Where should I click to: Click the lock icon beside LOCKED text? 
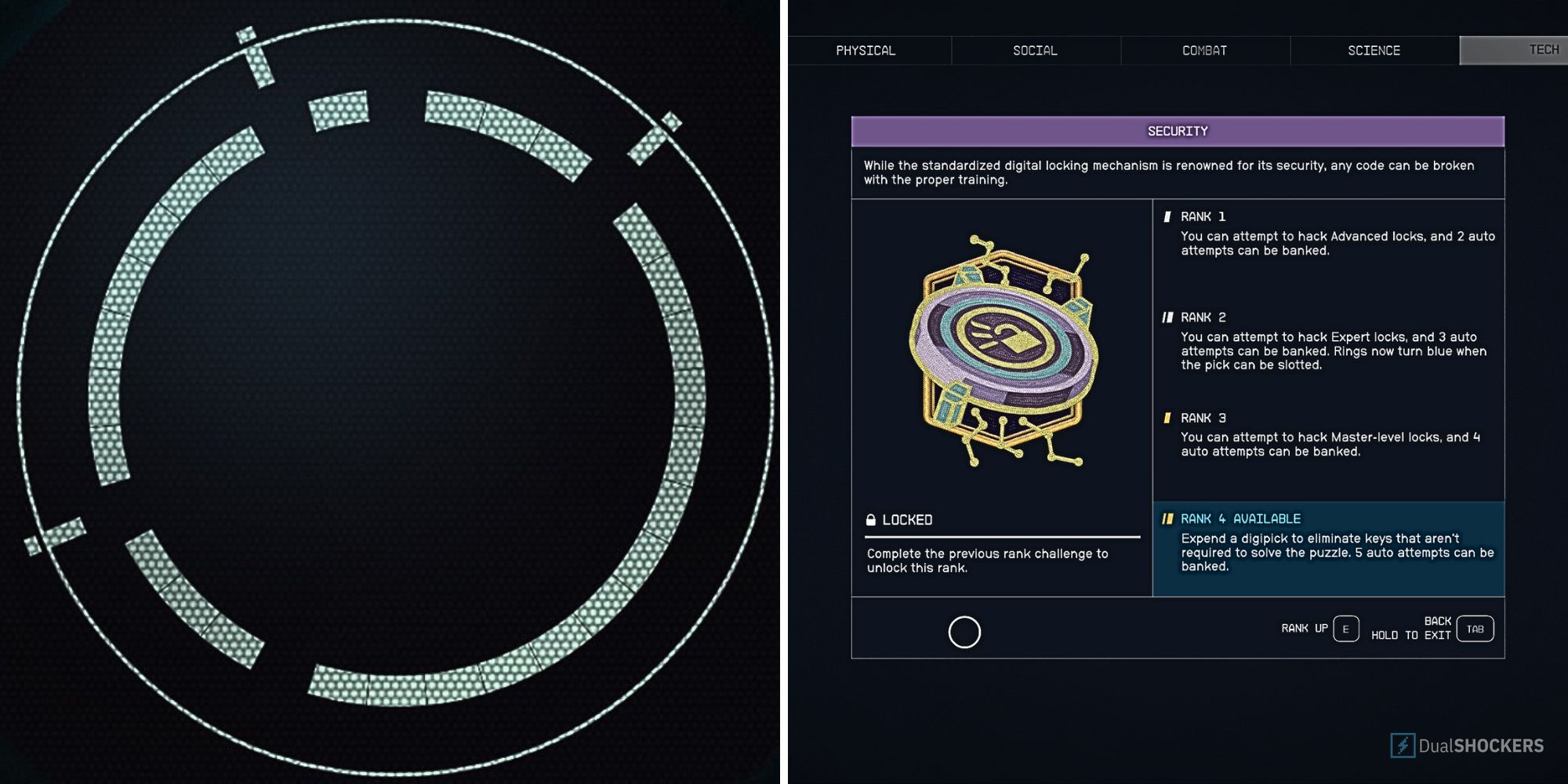[873, 519]
